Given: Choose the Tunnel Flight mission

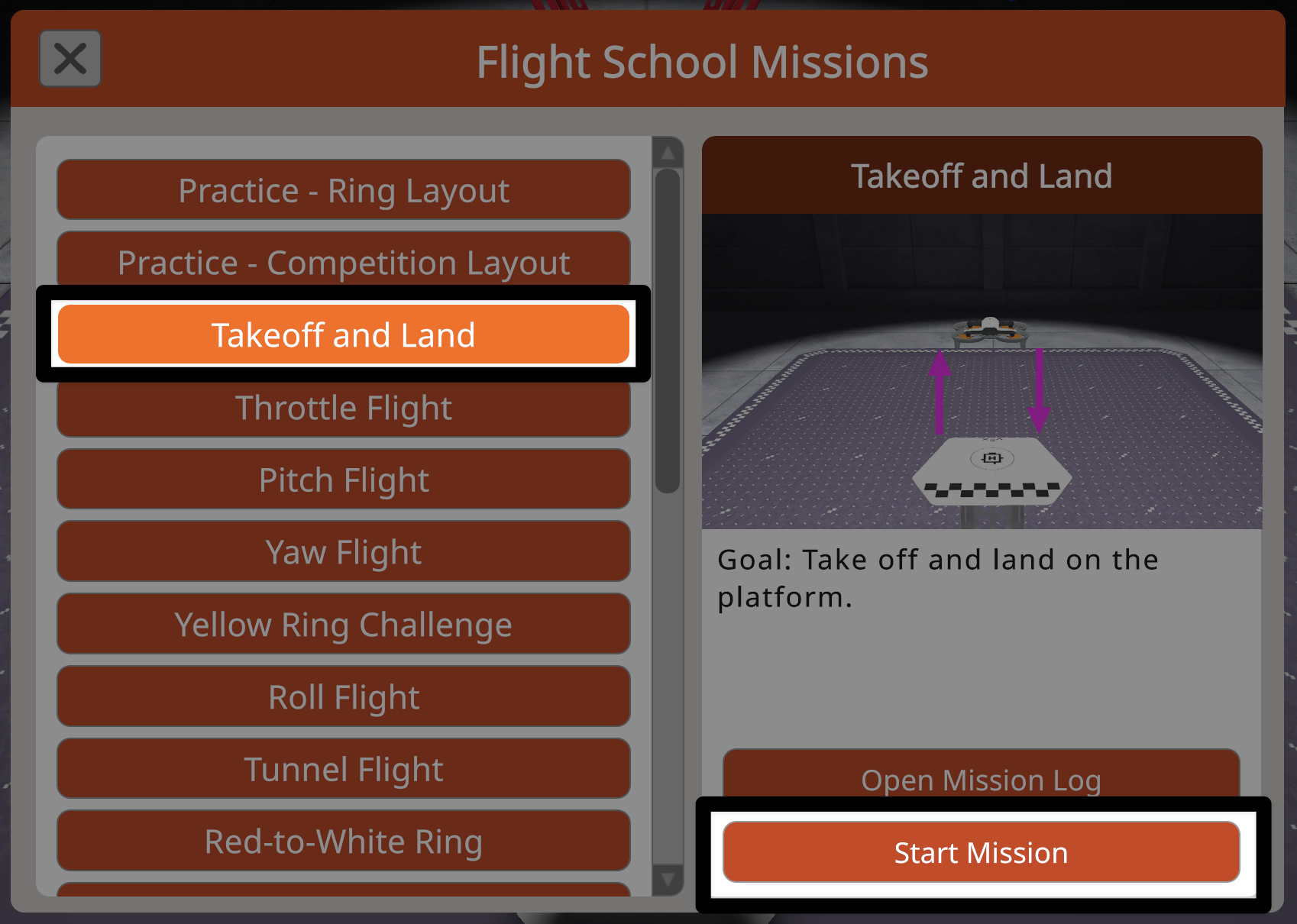Looking at the screenshot, I should point(344,769).
